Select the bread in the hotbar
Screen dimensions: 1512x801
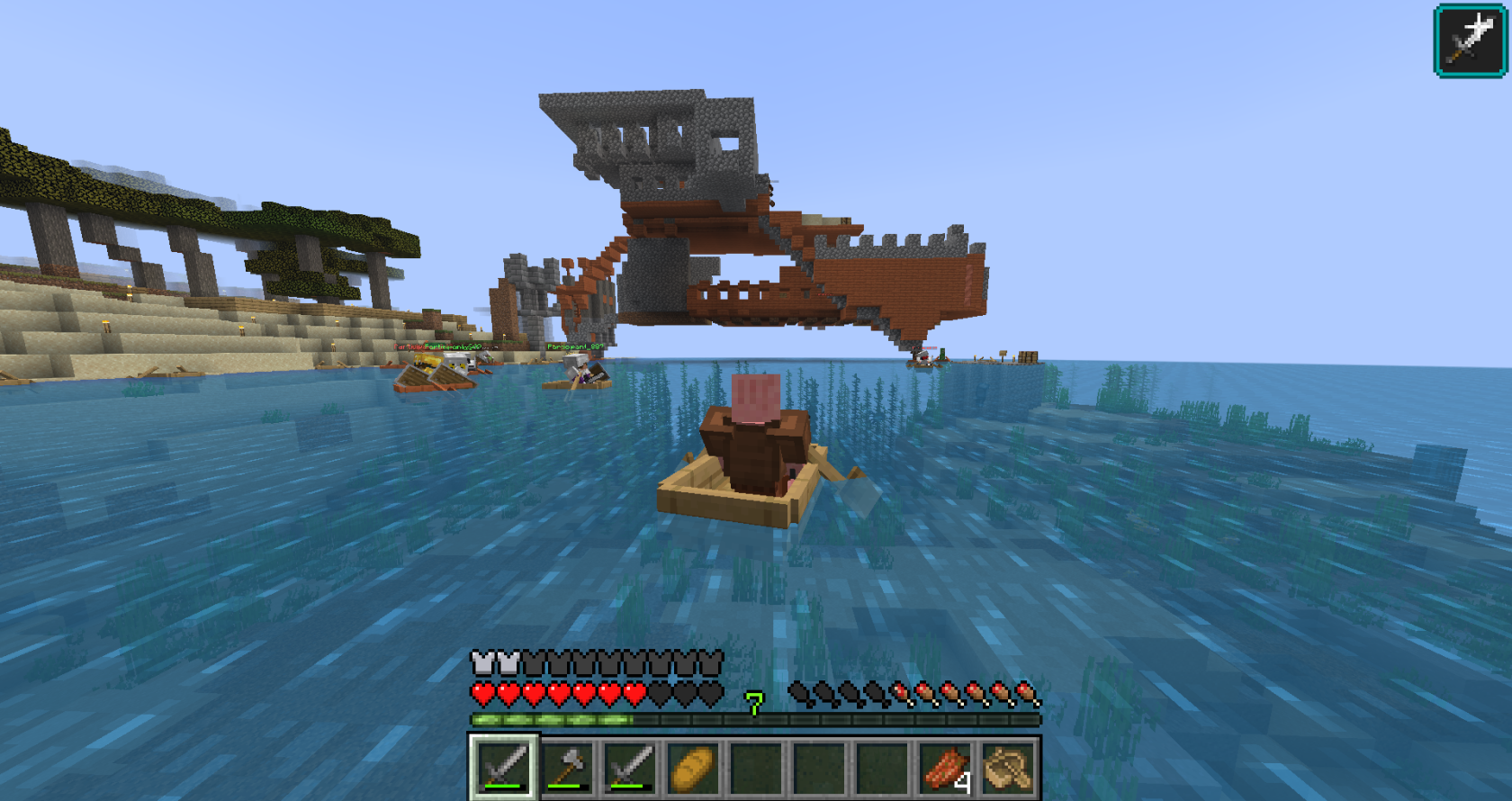(x=693, y=767)
